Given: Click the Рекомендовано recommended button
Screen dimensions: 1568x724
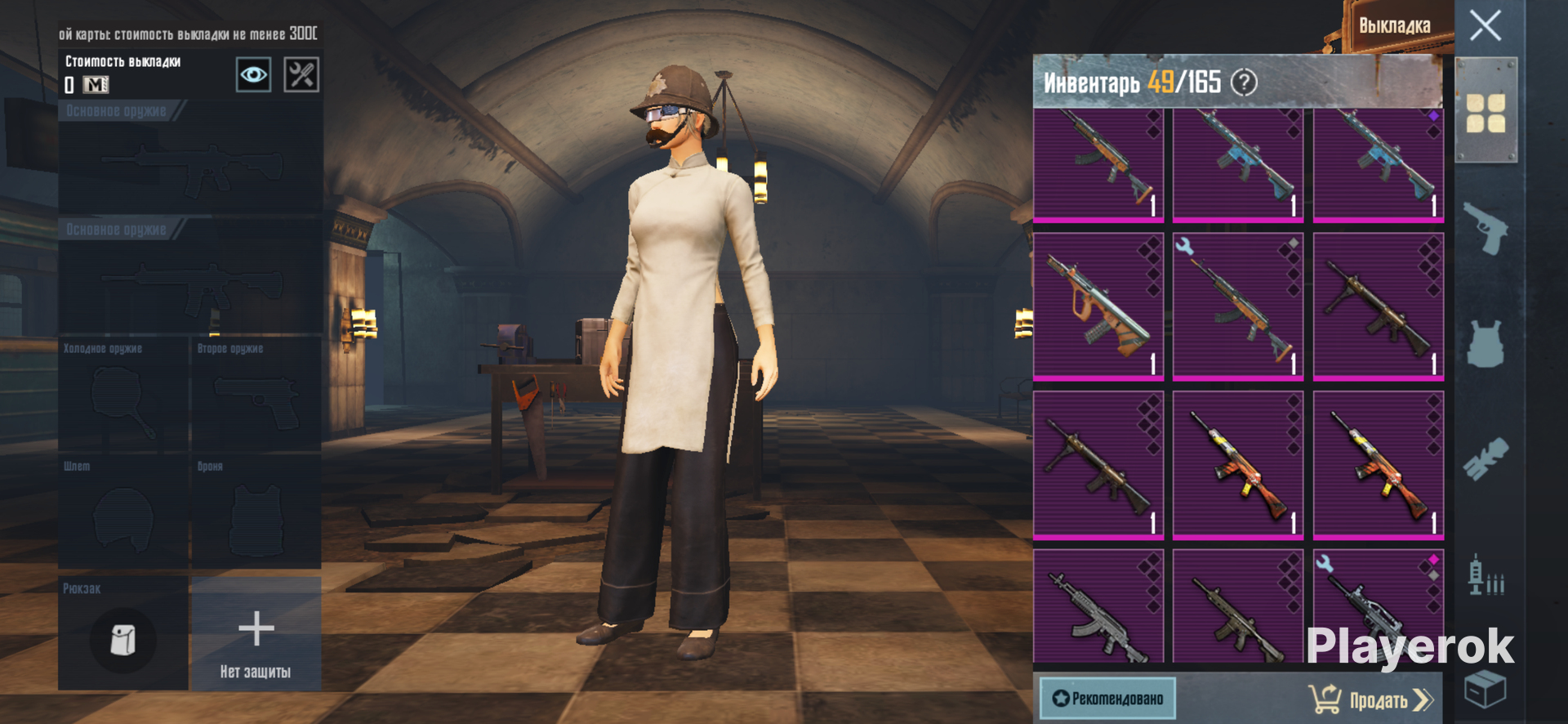Looking at the screenshot, I should [1107, 699].
